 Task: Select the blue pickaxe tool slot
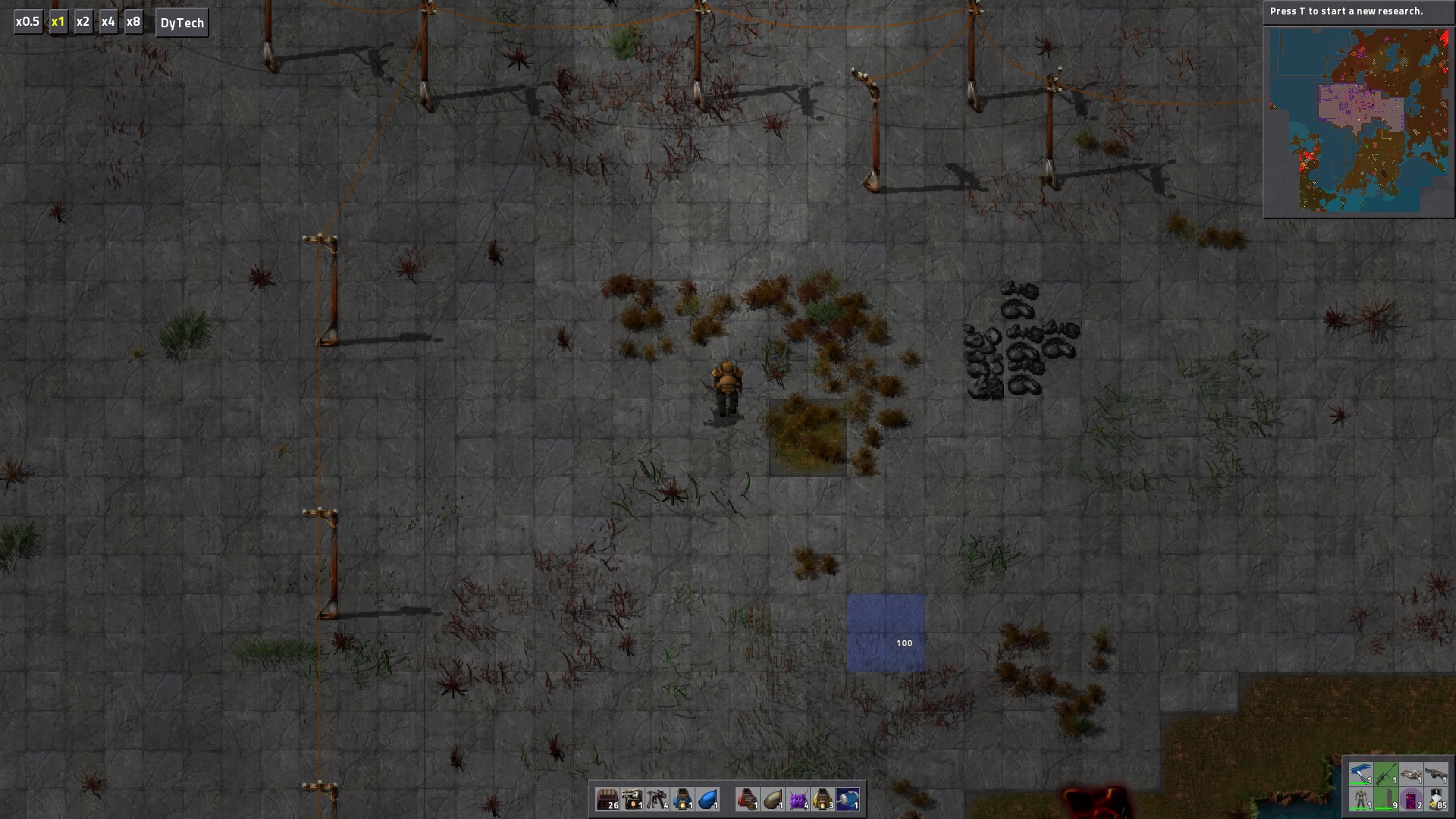[x=1361, y=774]
